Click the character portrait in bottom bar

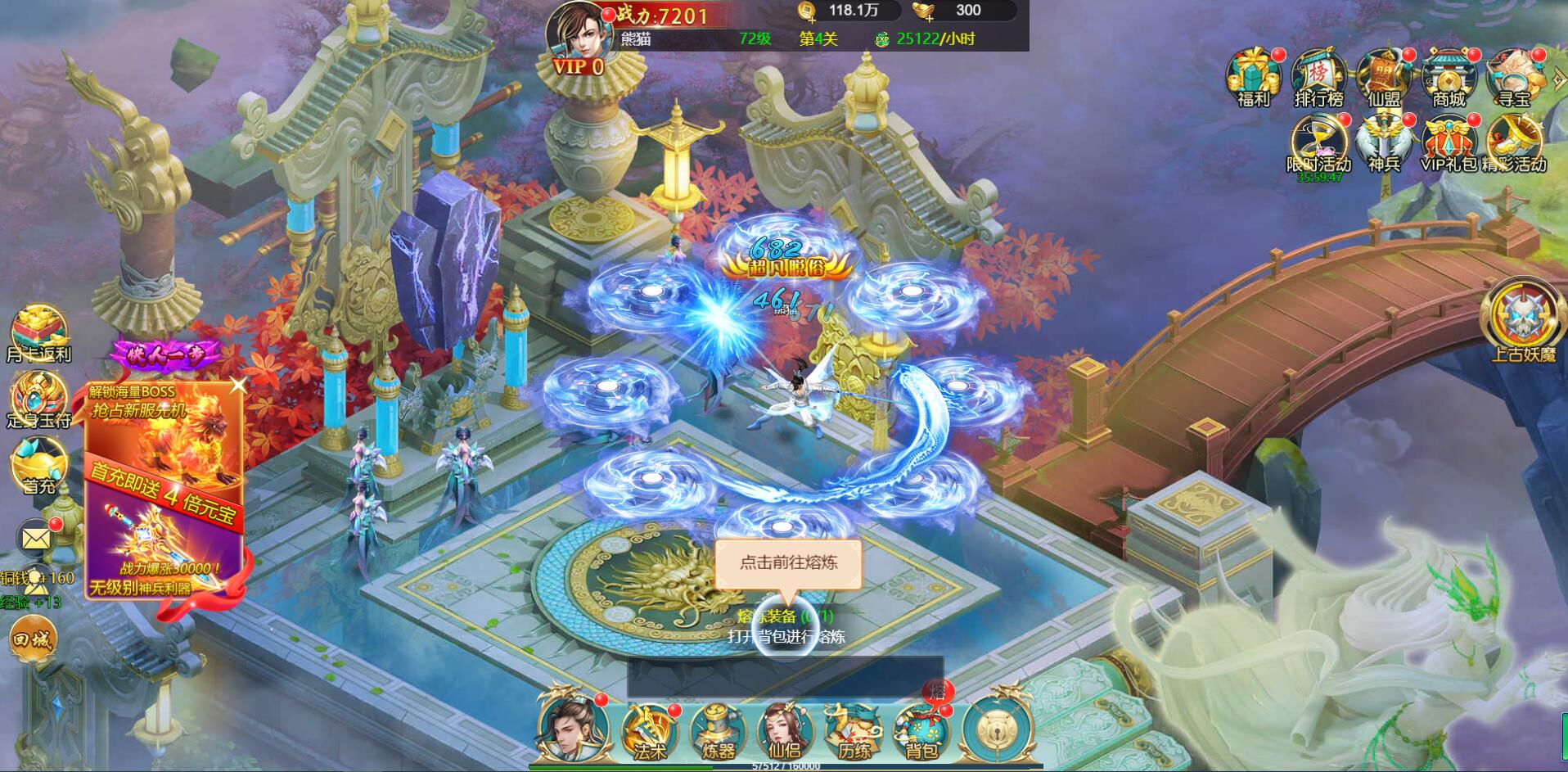click(x=574, y=729)
